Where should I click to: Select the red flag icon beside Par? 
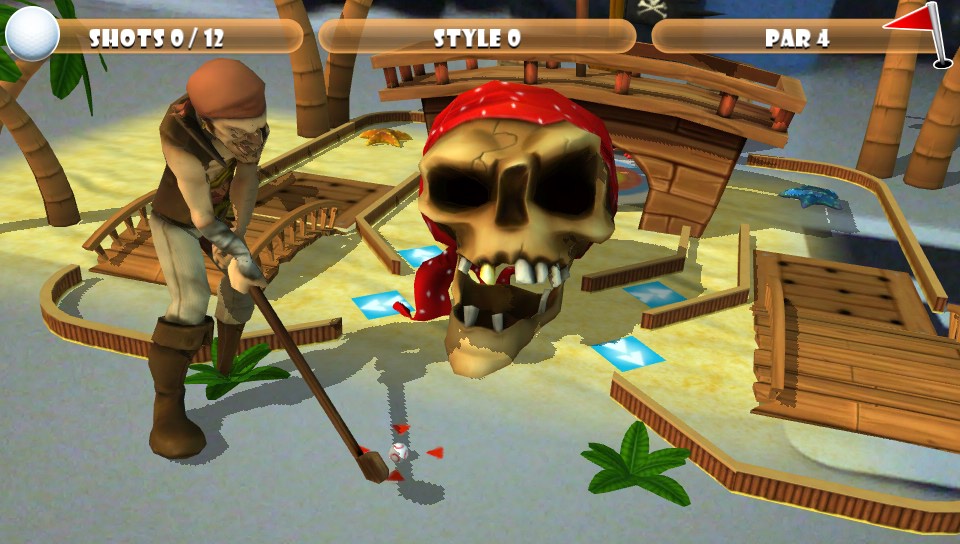click(918, 30)
